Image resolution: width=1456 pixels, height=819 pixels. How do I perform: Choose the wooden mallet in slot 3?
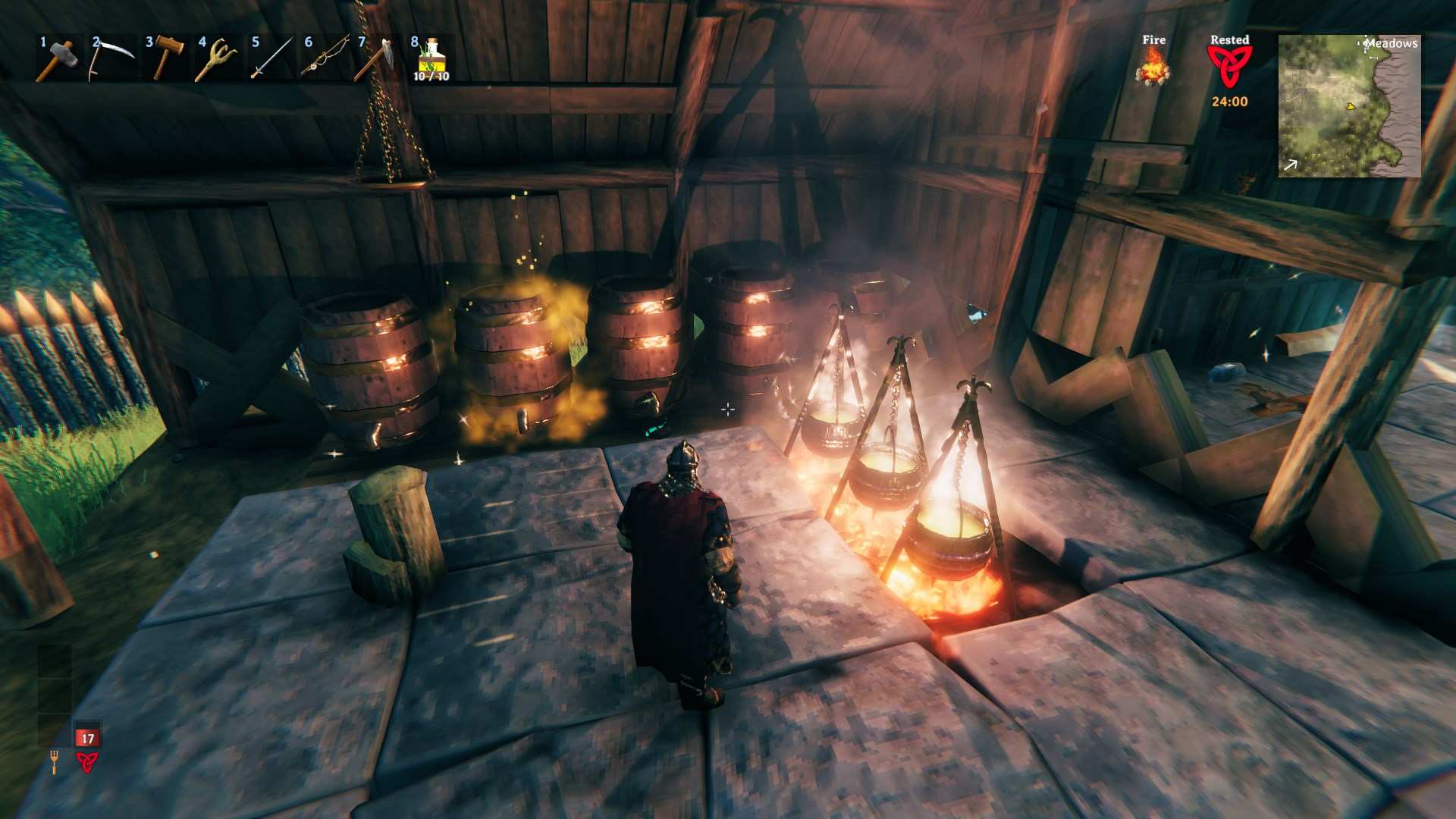[x=165, y=58]
